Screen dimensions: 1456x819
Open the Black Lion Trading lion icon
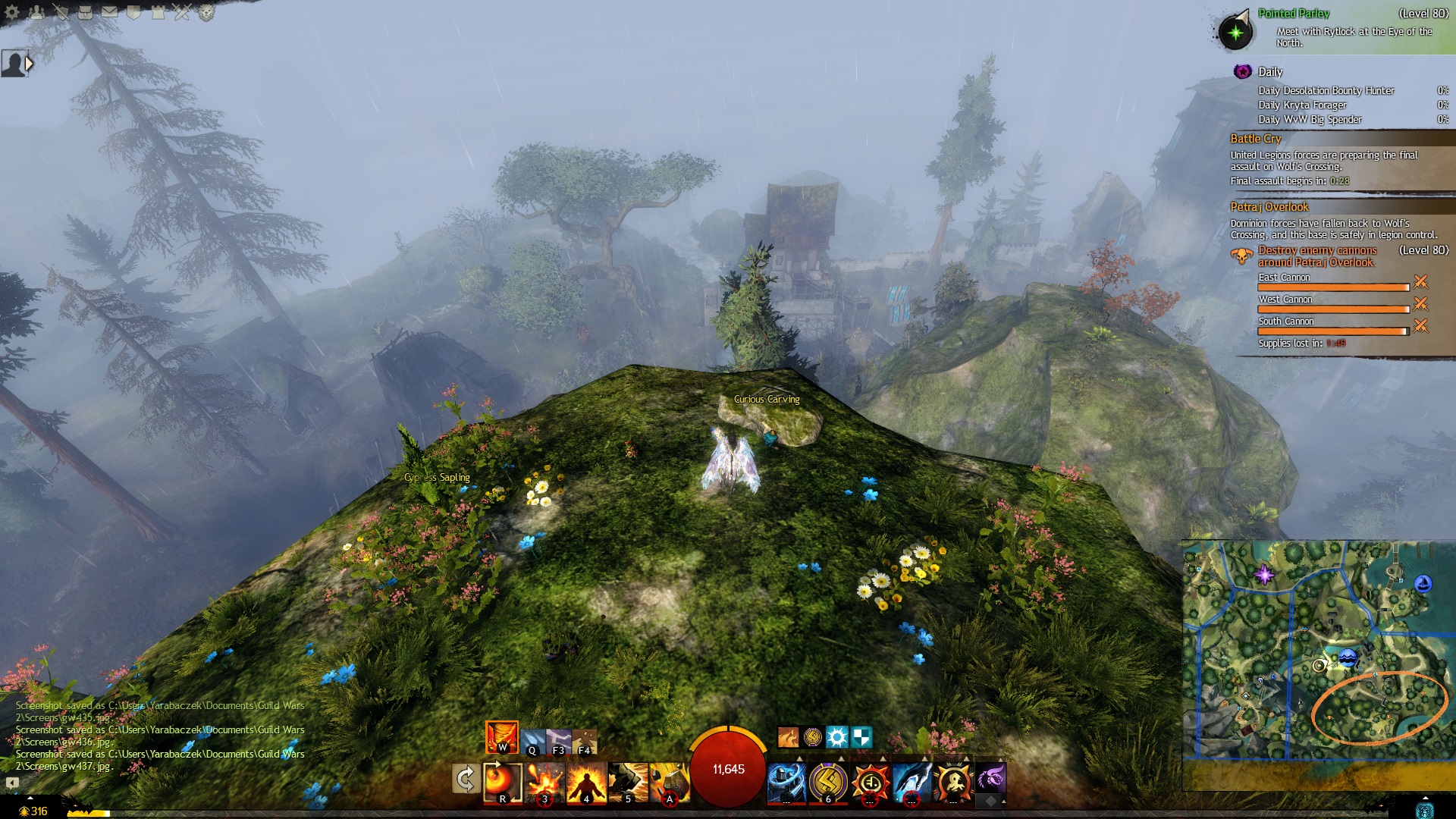click(206, 12)
